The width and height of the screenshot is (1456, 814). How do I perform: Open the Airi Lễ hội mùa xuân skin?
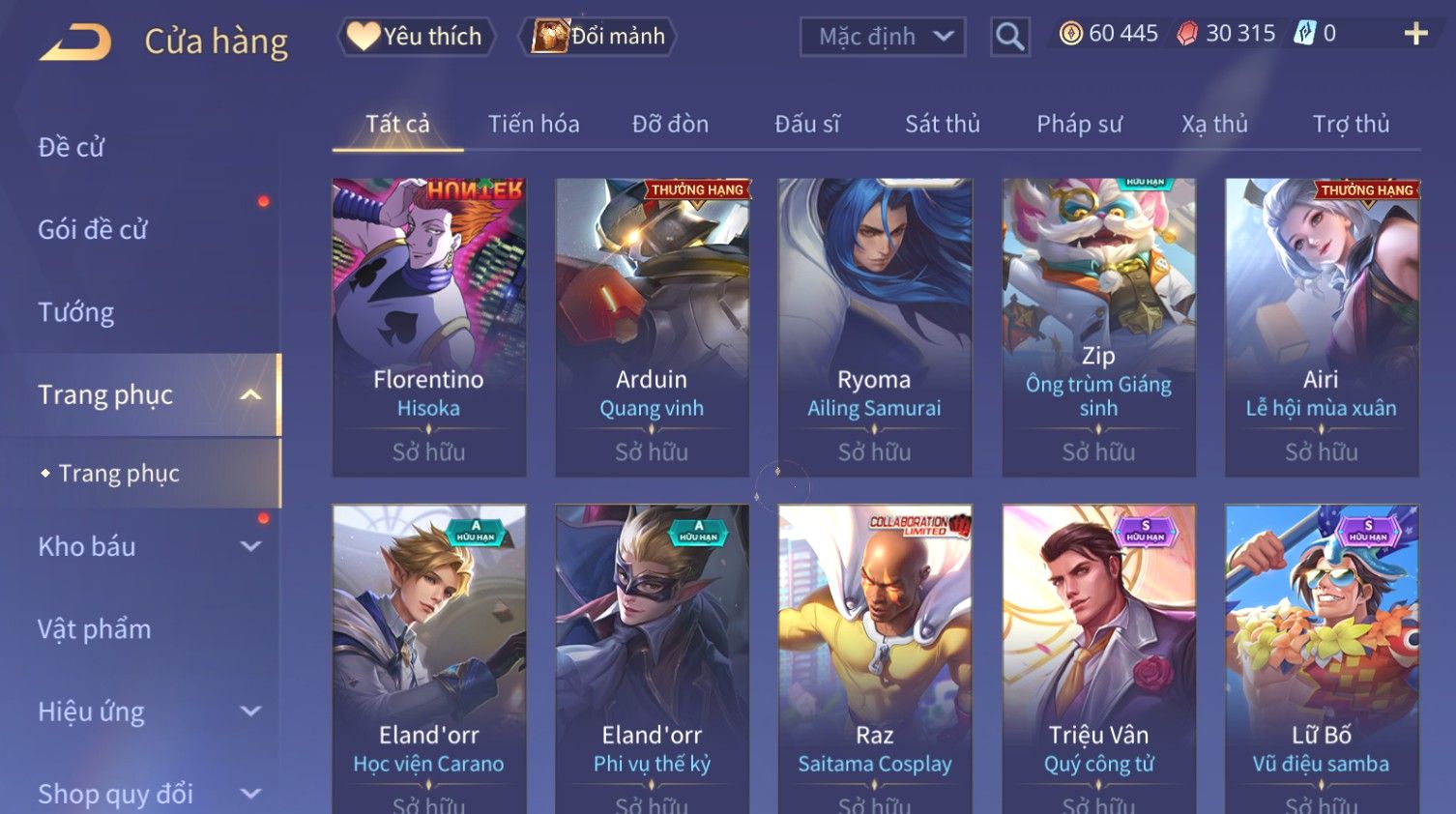[x=1322, y=327]
